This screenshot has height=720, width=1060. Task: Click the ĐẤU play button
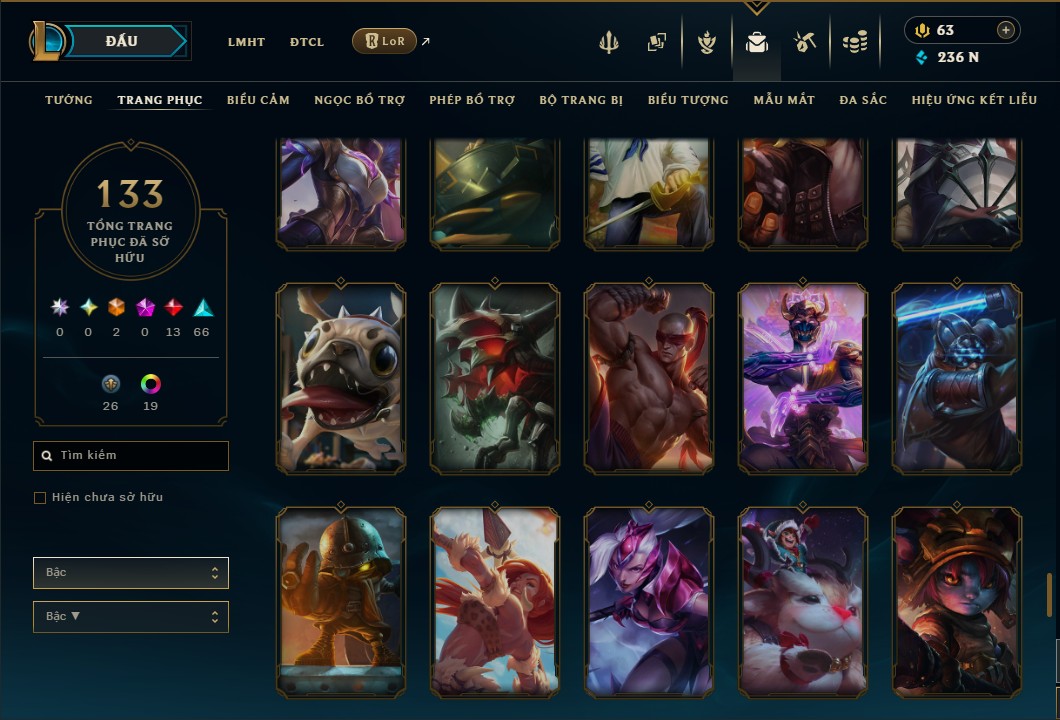122,41
